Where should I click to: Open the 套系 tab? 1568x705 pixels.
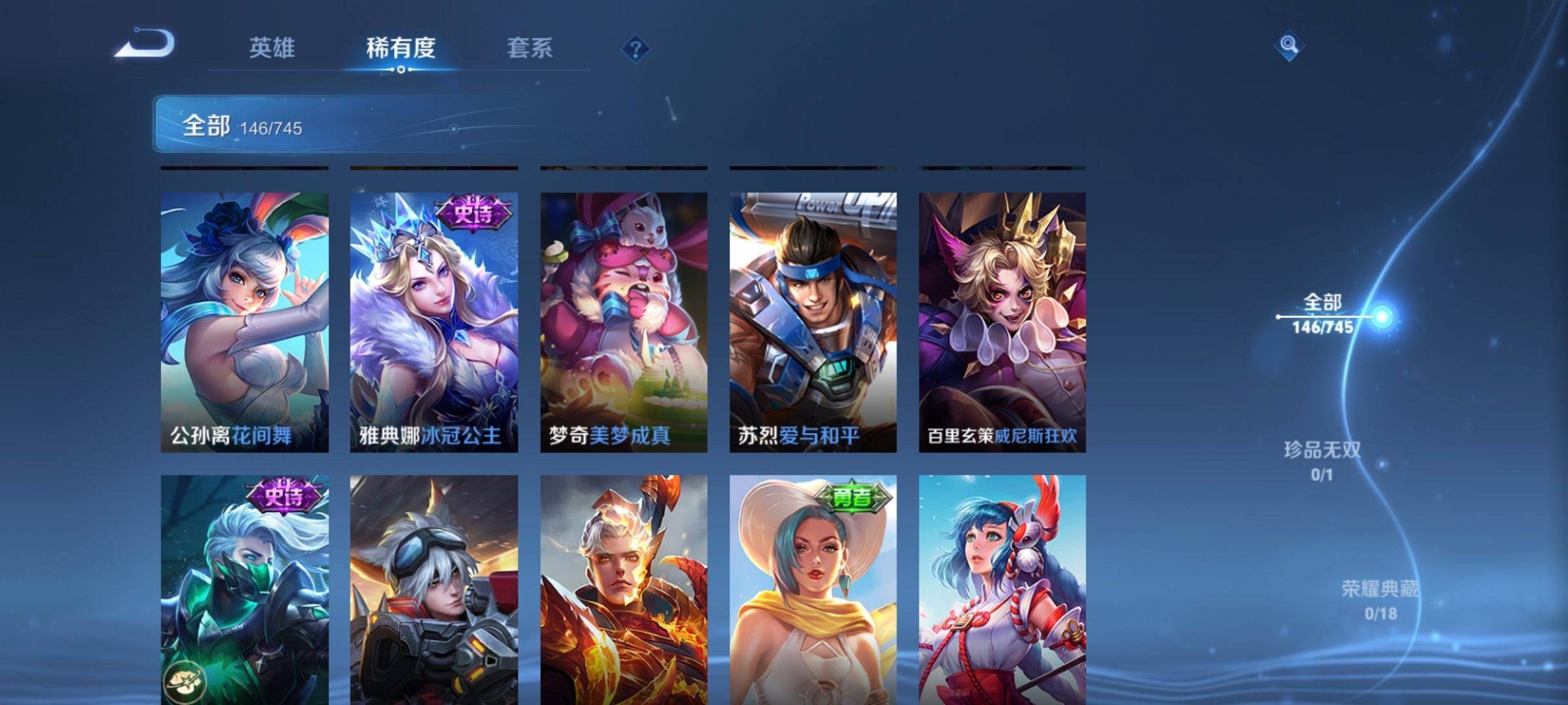click(x=529, y=48)
